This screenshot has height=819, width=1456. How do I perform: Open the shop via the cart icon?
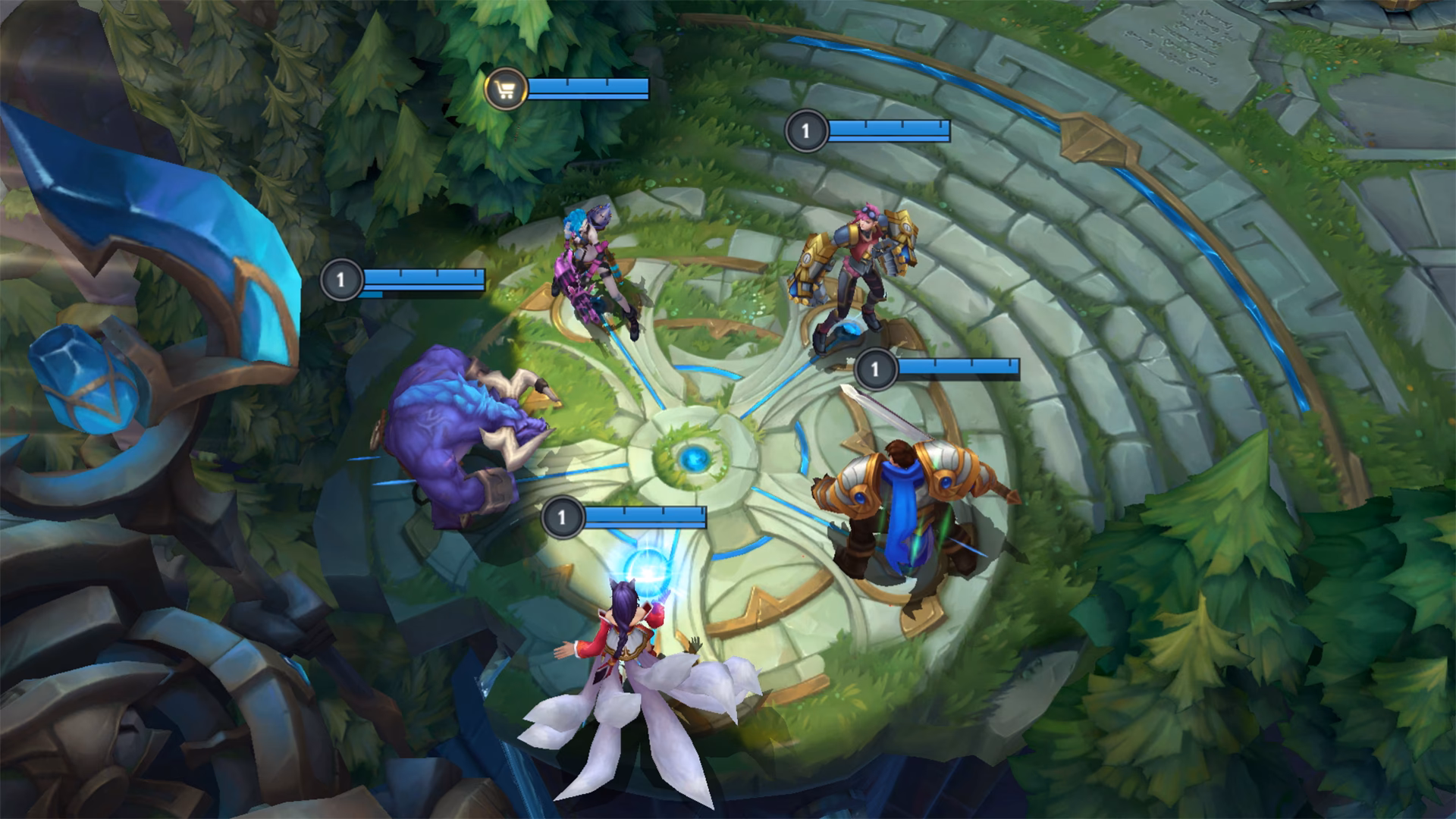point(505,88)
